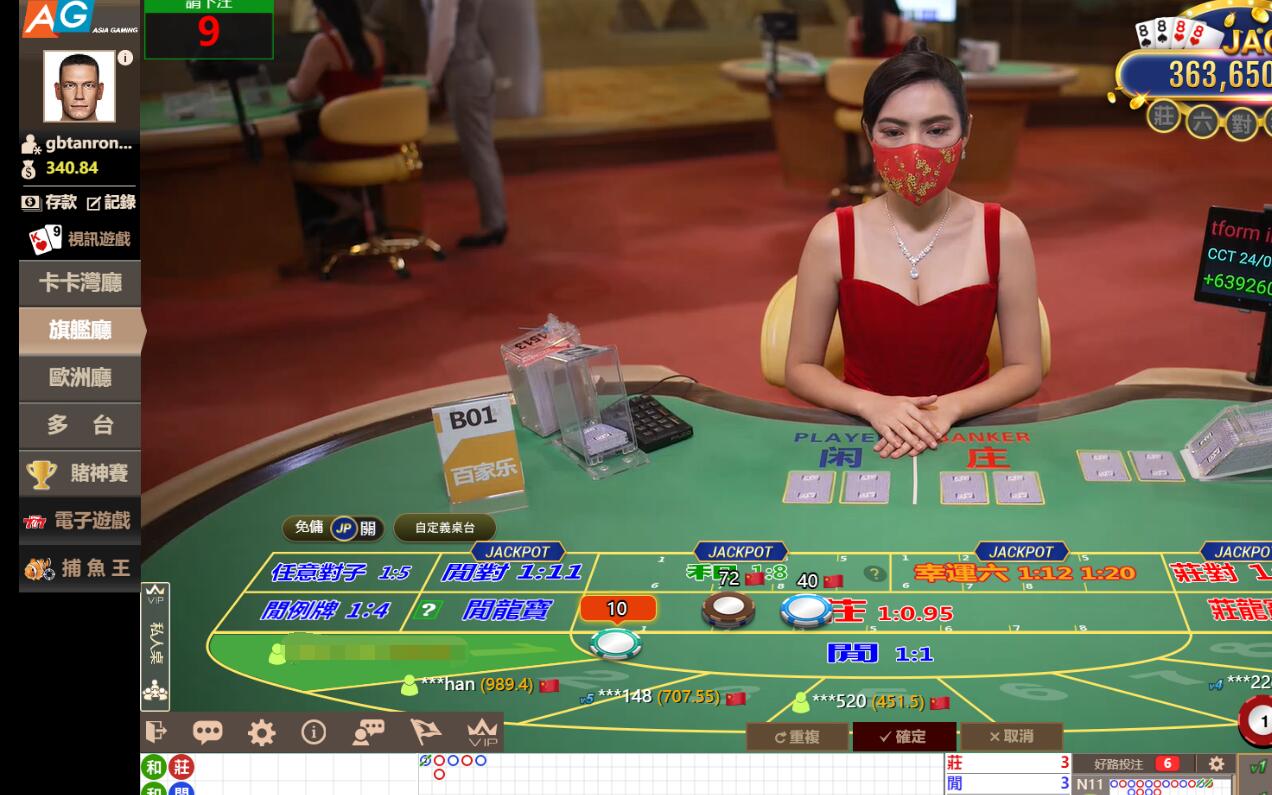Open 存款 deposit
This screenshot has height=795, width=1272.
[x=50, y=202]
